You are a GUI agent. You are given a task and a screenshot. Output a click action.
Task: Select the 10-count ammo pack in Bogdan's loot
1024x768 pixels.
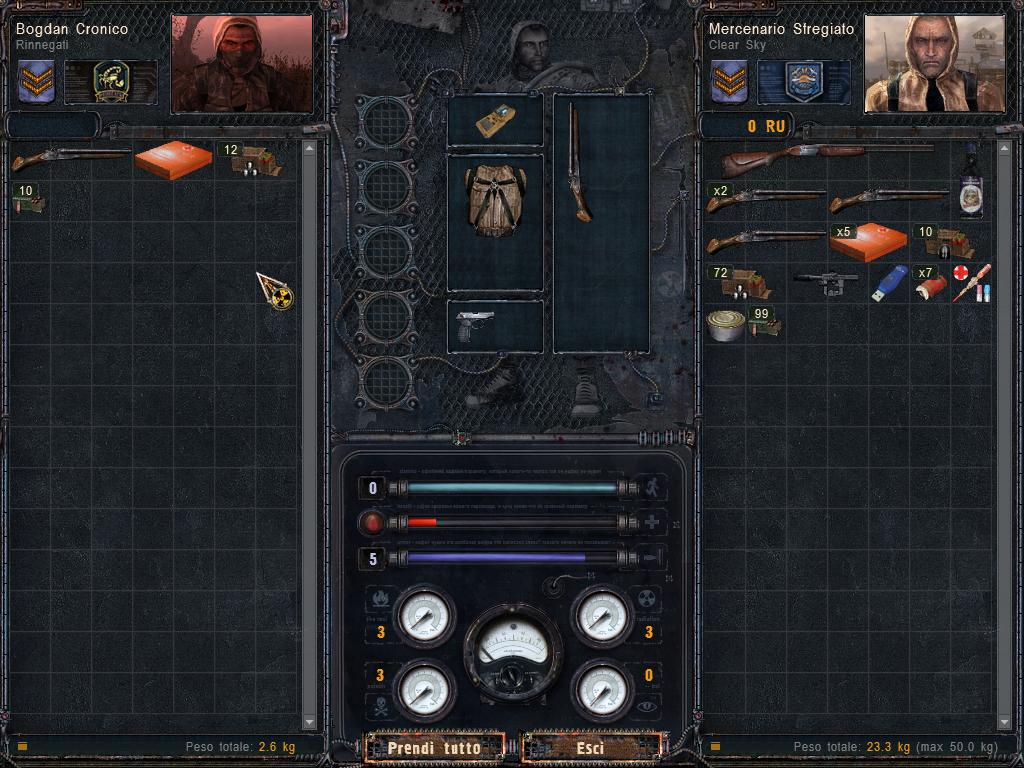click(28, 199)
